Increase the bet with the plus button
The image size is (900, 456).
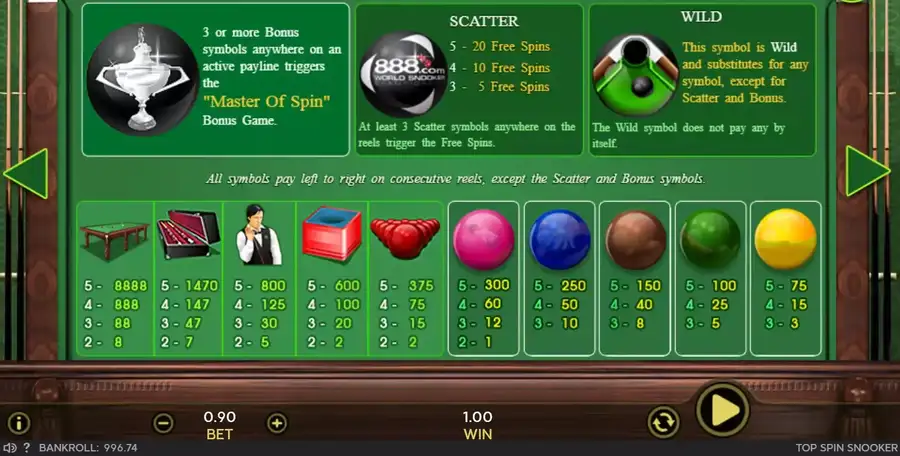[277, 423]
